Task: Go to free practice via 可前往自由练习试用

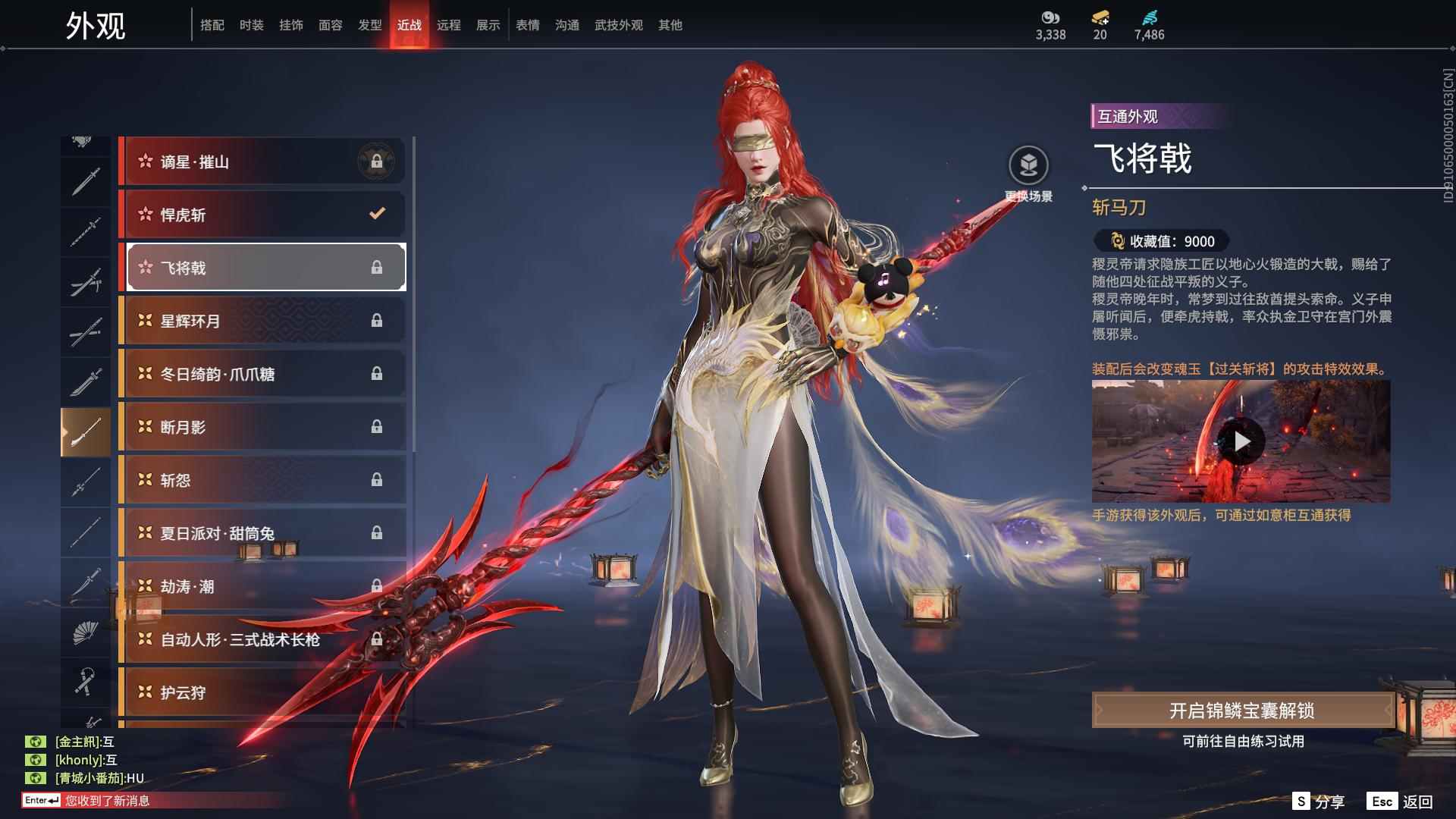Action: point(1243,741)
